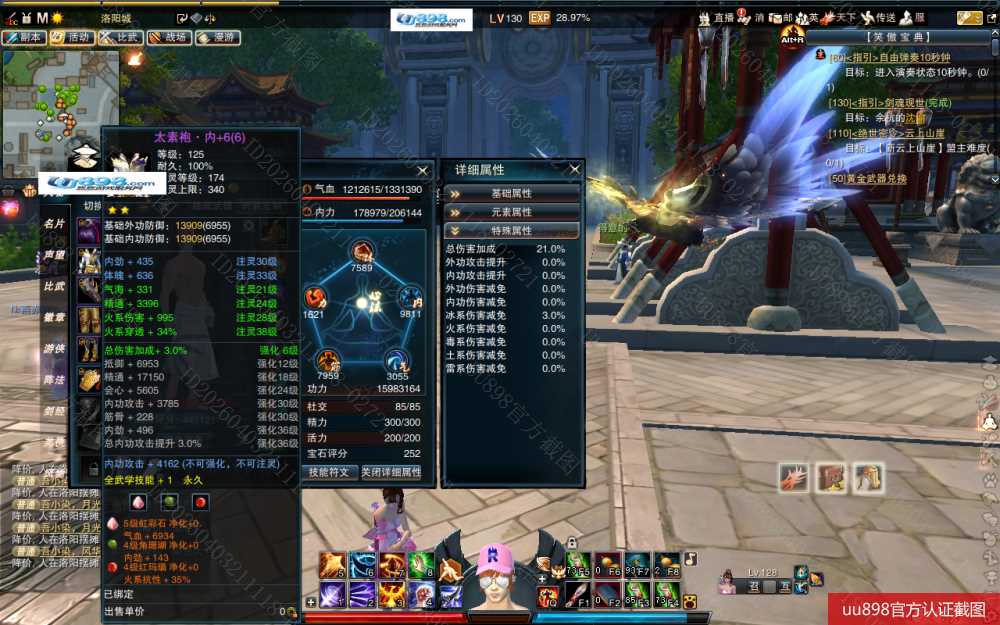Close the character stats window
1000x625 pixels.
click(x=422, y=171)
